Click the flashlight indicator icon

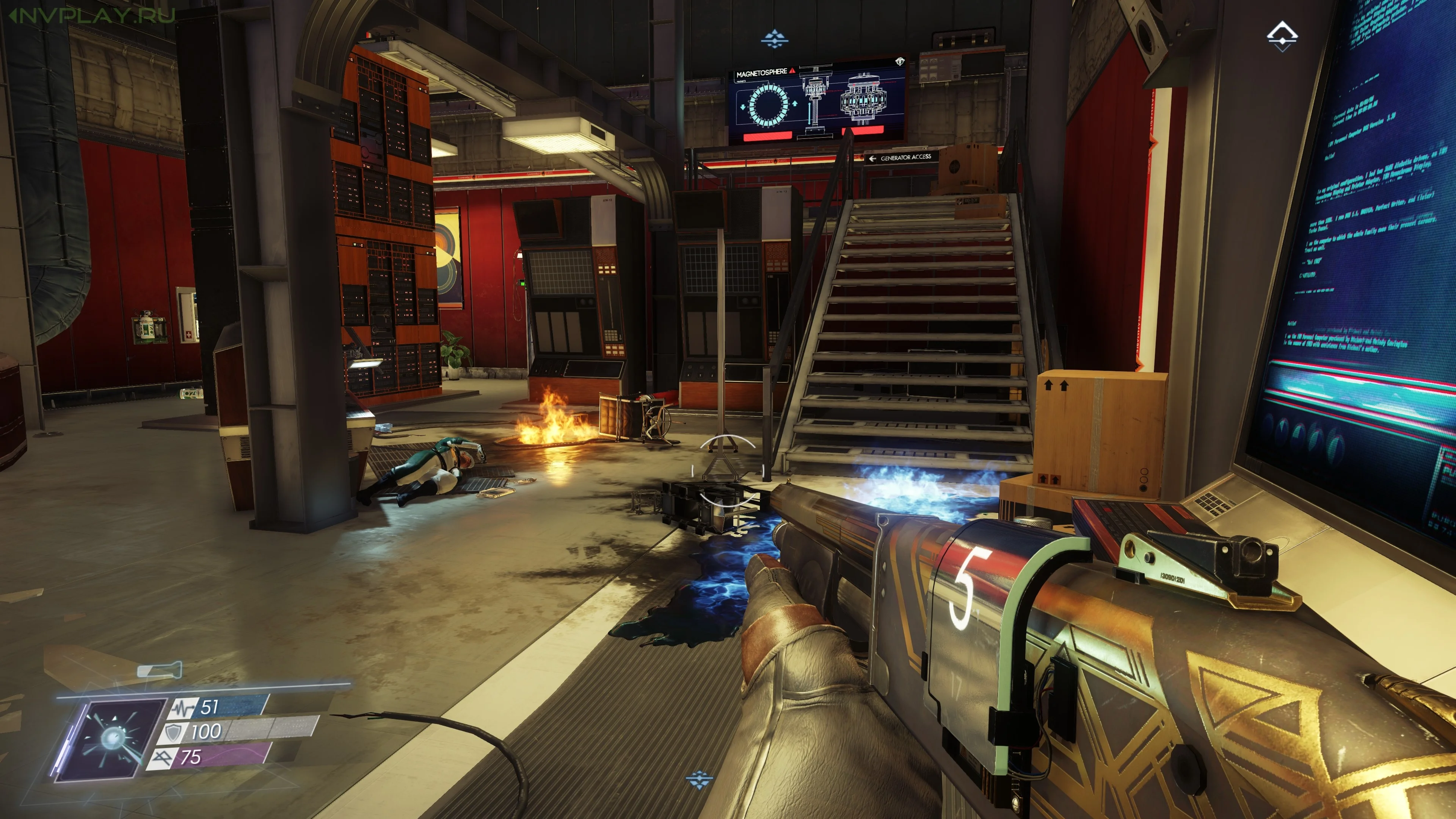(x=160, y=670)
